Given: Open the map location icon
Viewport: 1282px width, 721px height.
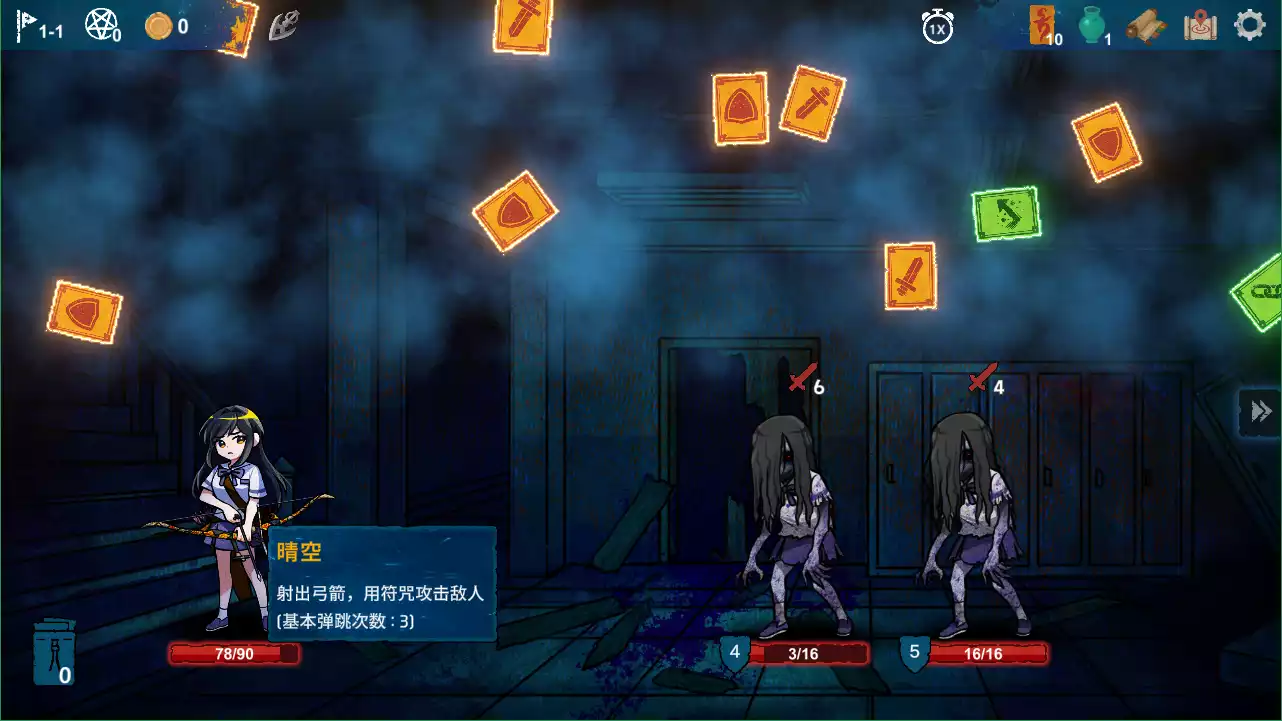Looking at the screenshot, I should click(1200, 26).
